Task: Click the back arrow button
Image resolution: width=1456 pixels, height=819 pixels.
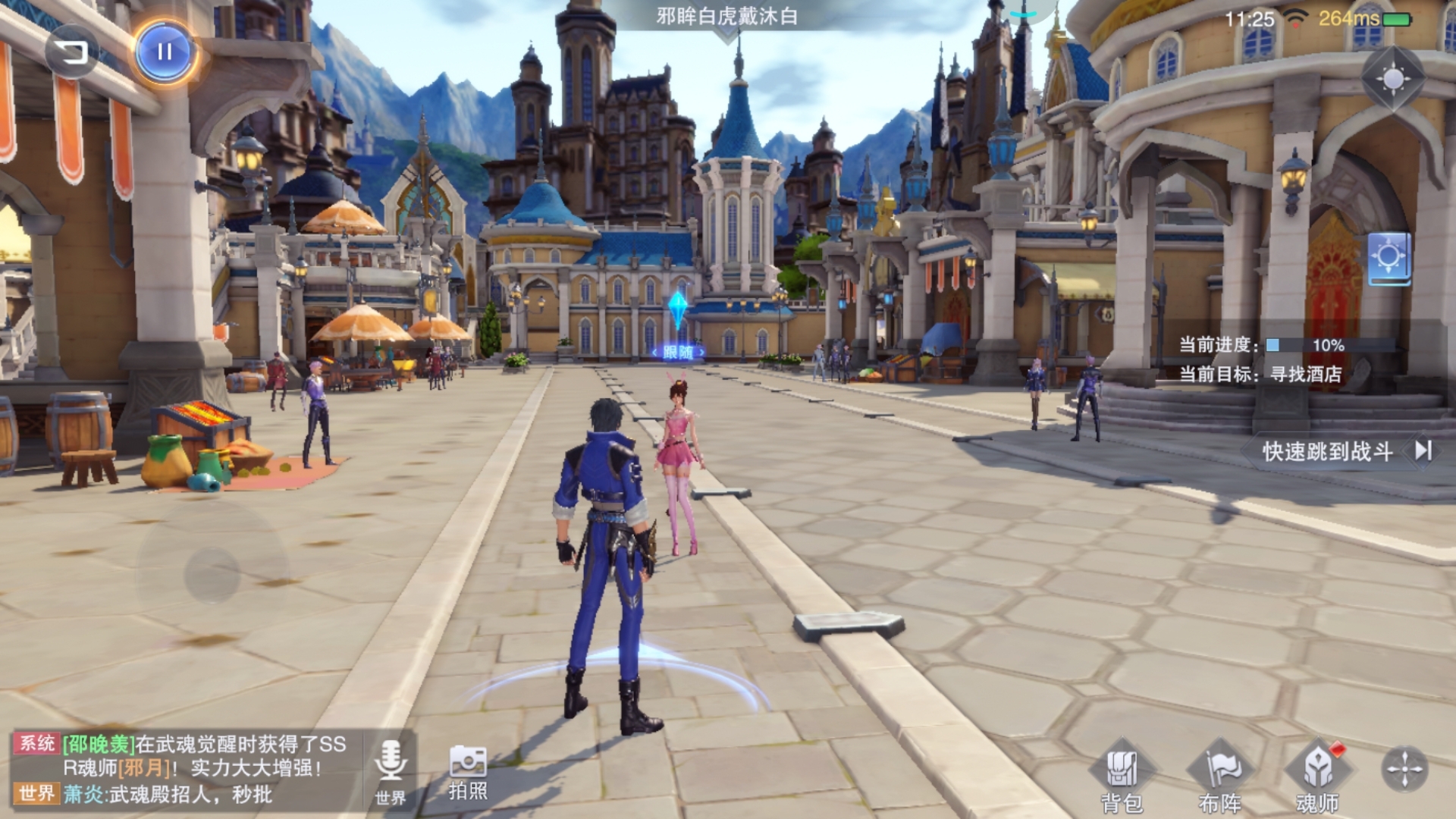Action: pyautogui.click(x=72, y=52)
